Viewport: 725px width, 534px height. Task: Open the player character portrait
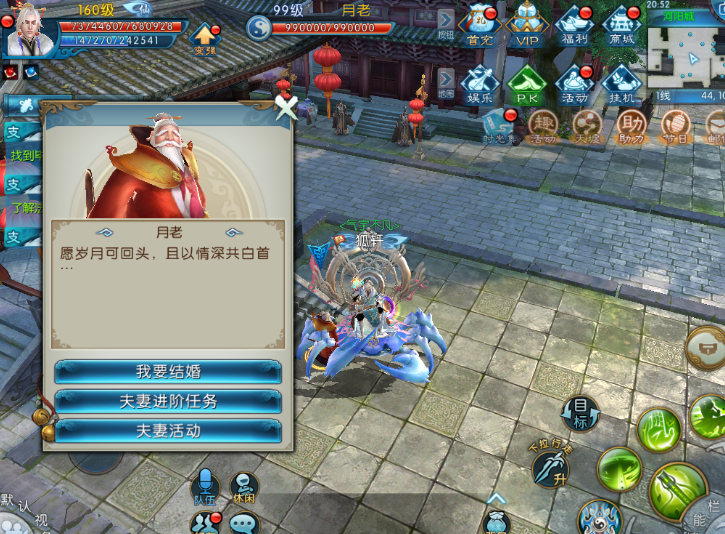coord(30,30)
